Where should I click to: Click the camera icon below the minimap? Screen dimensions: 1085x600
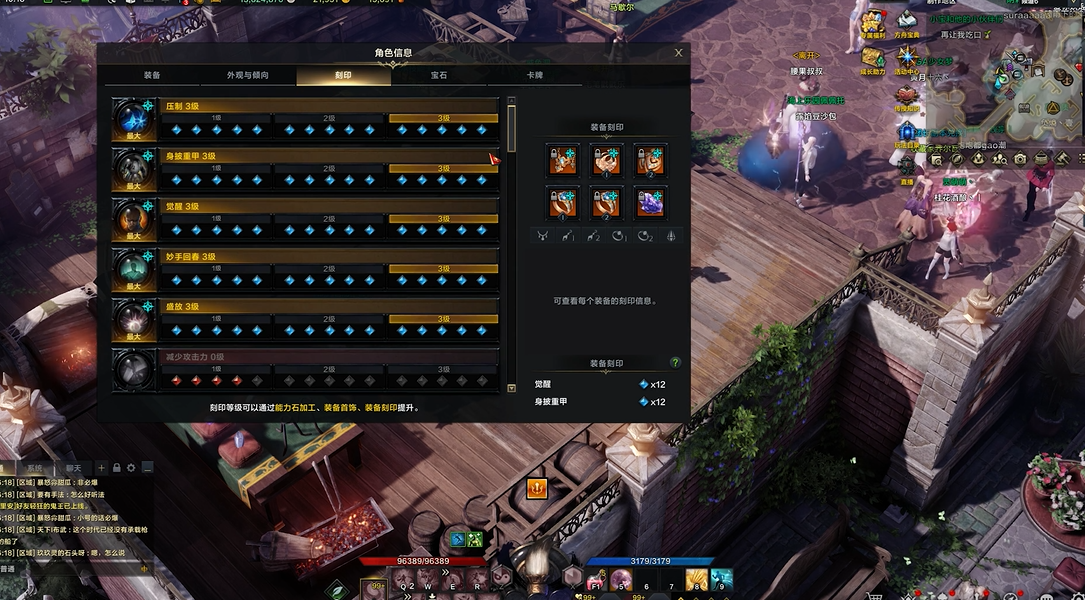click(x=1019, y=159)
